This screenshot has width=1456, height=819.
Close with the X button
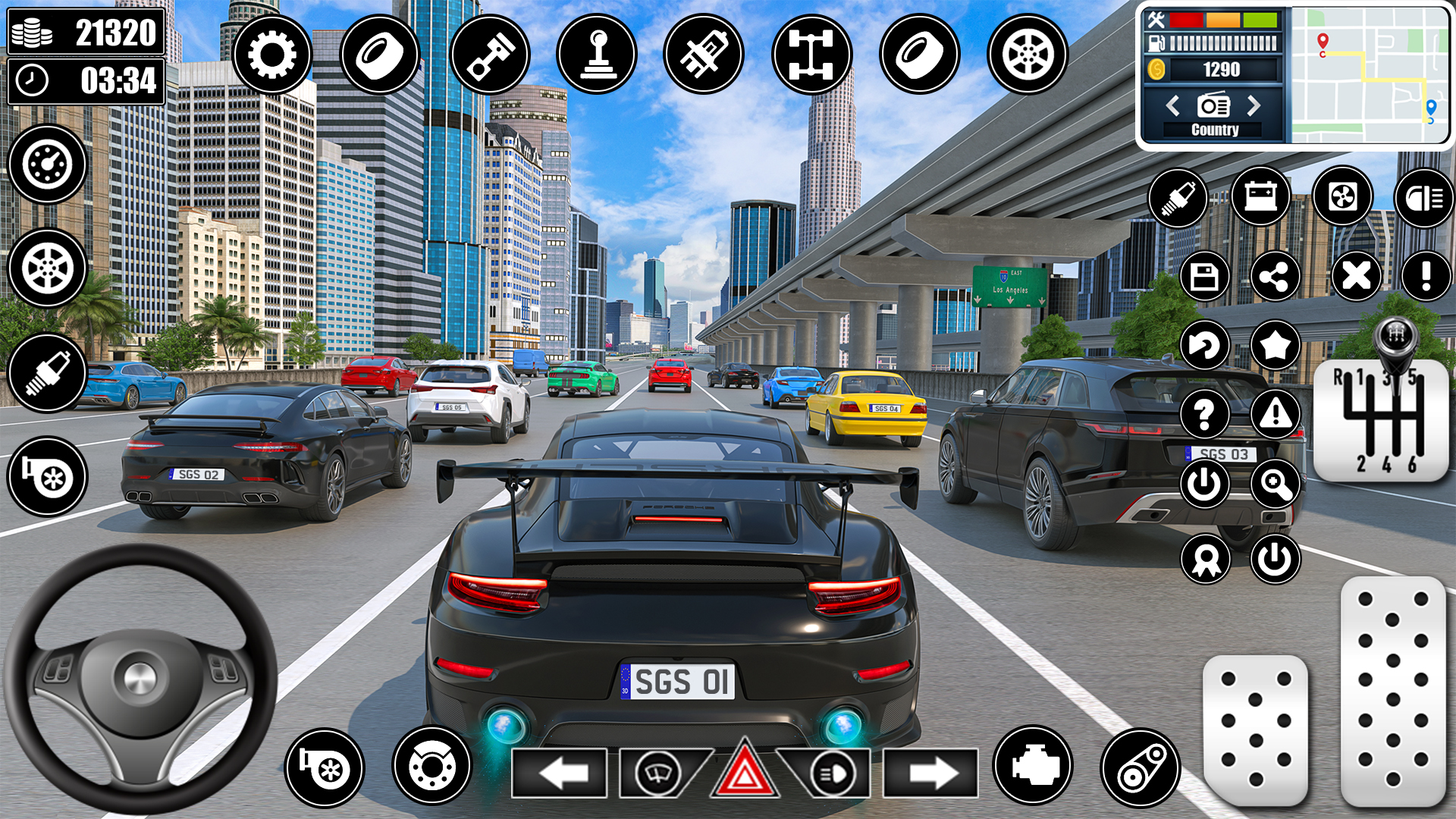(x=1356, y=275)
